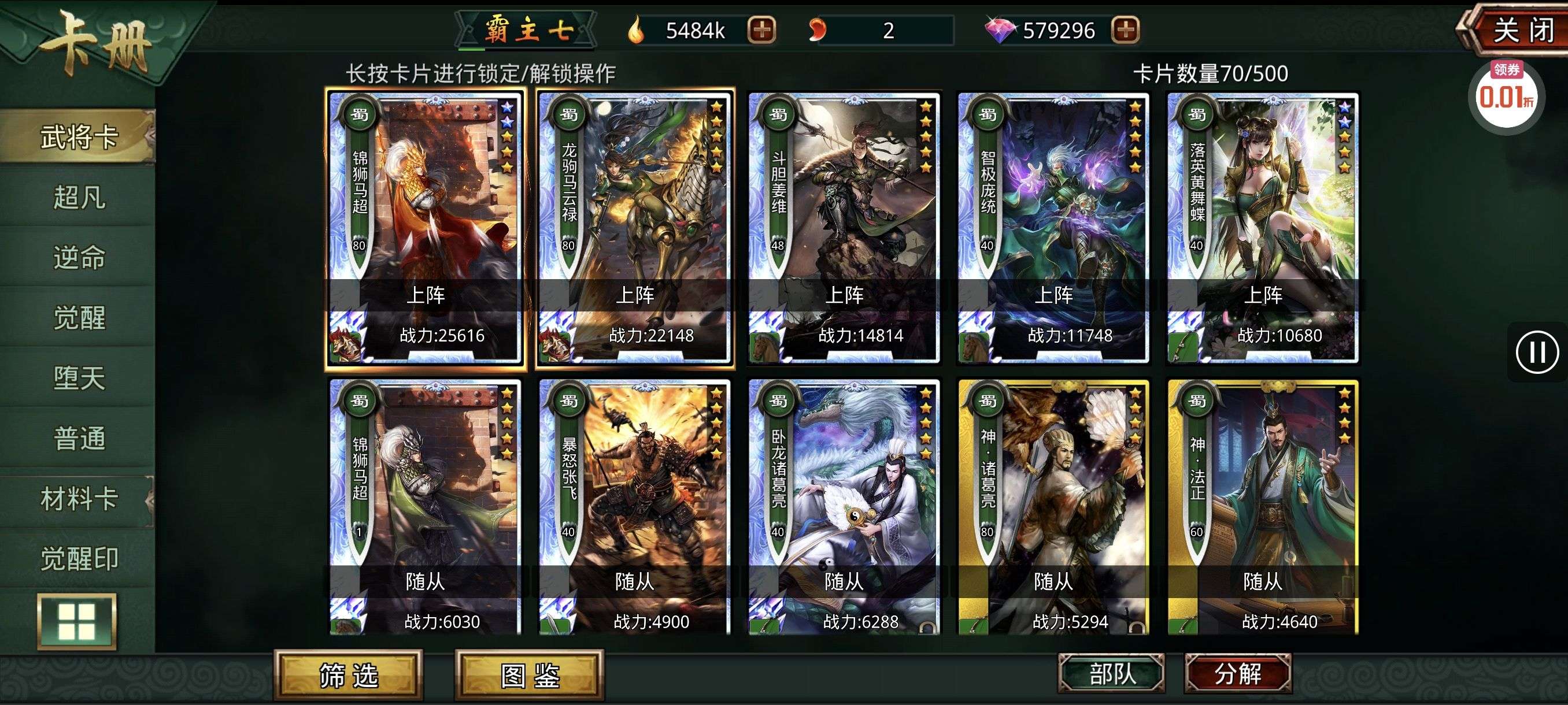Buy more gems with the plus button

click(1125, 30)
